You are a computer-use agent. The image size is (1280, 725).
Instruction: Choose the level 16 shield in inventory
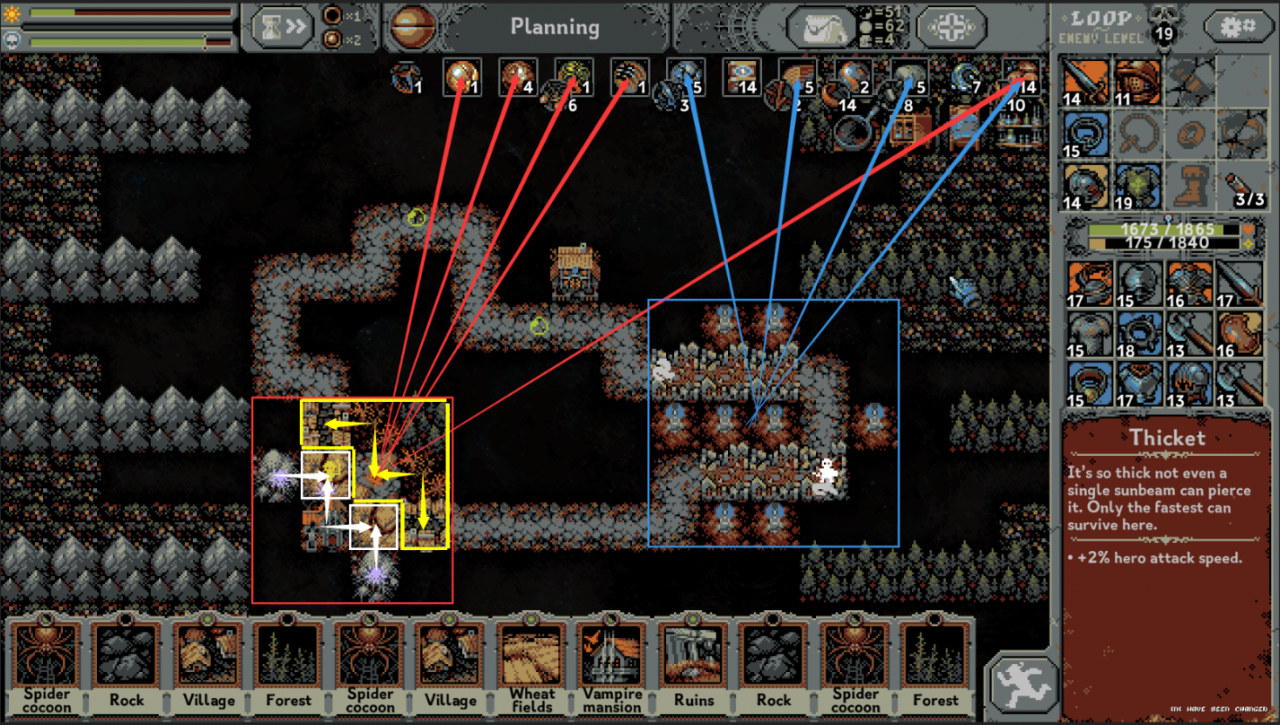[x=1240, y=333]
